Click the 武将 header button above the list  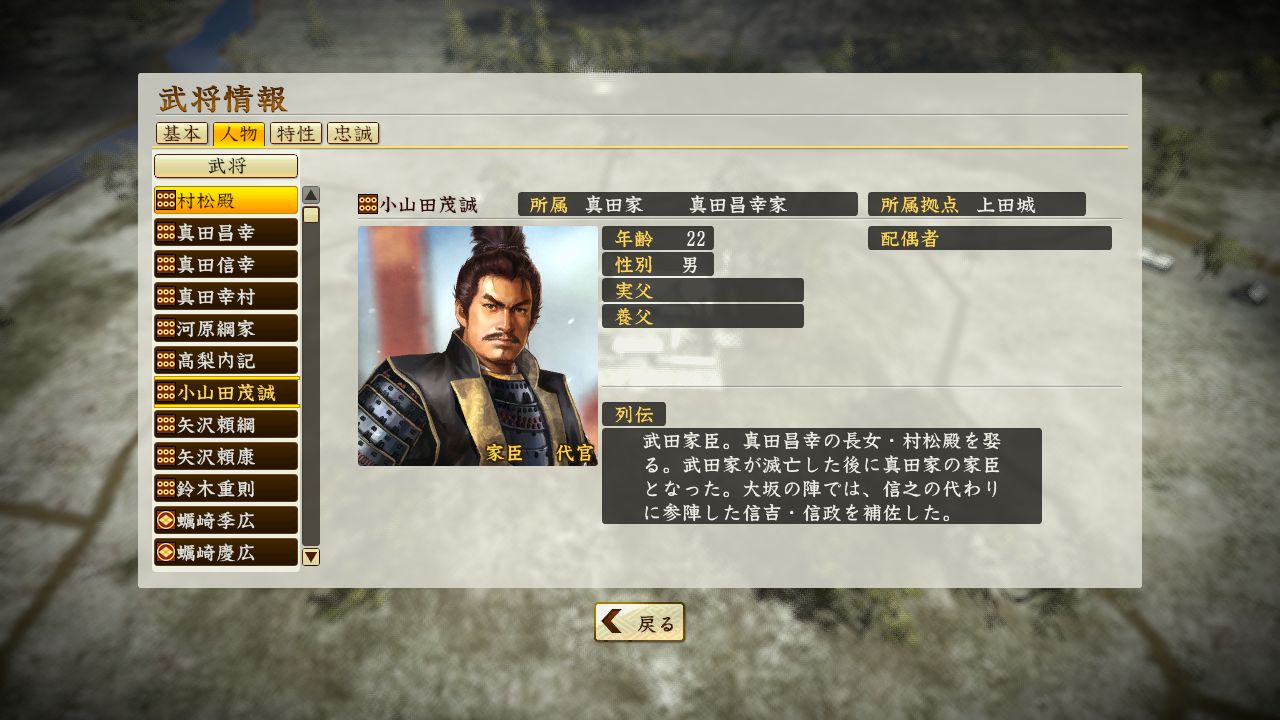[224, 165]
